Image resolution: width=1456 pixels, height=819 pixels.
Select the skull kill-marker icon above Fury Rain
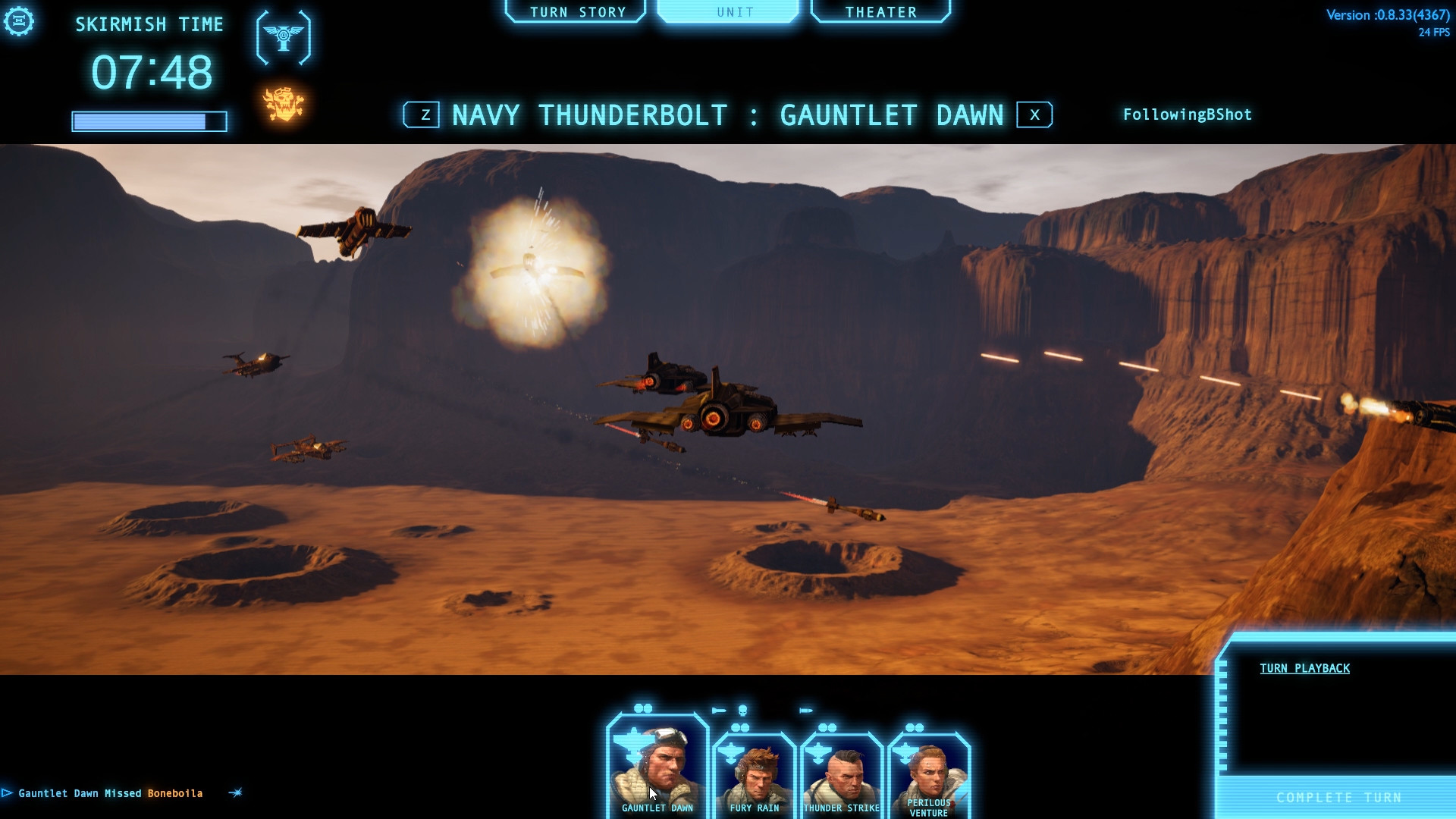[x=742, y=710]
